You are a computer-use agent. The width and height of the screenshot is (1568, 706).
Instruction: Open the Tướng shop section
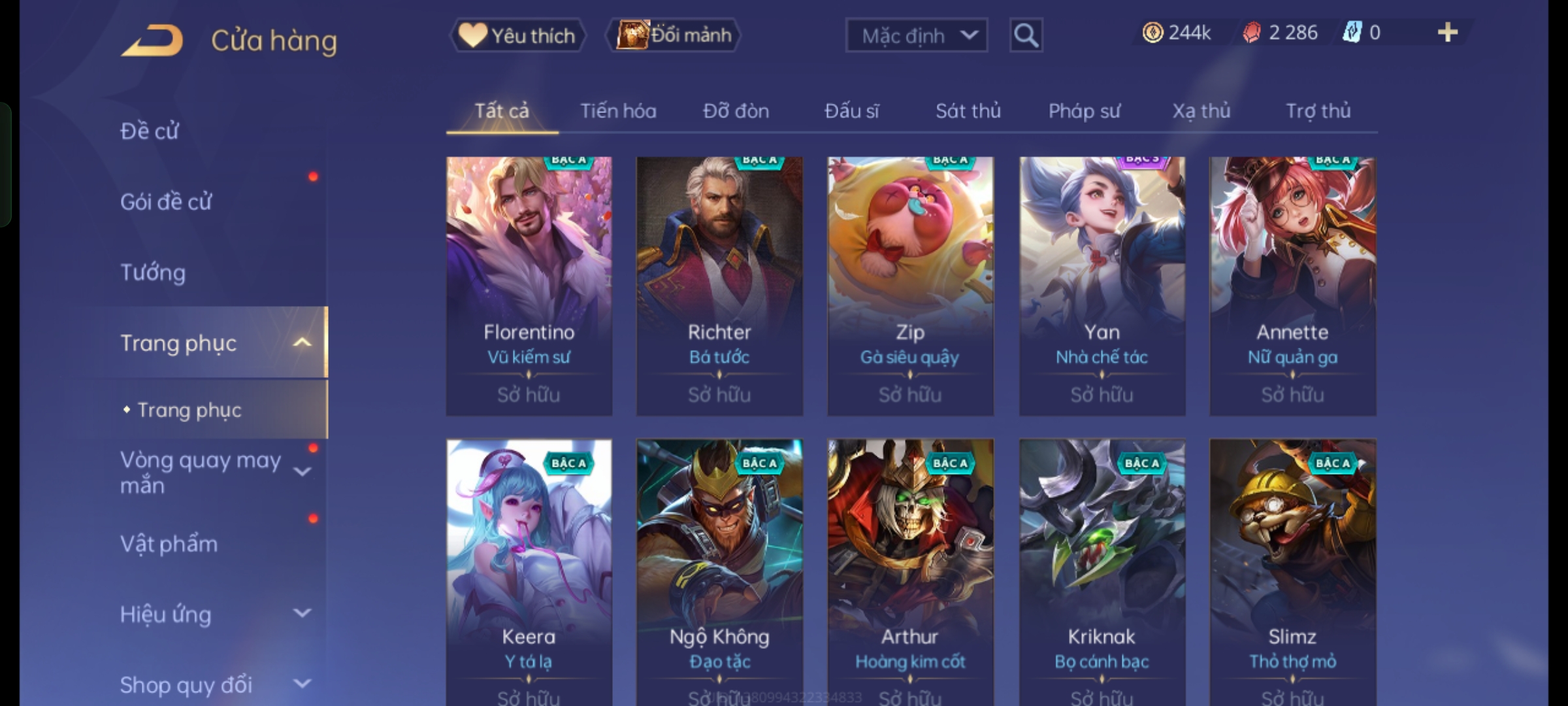click(153, 273)
